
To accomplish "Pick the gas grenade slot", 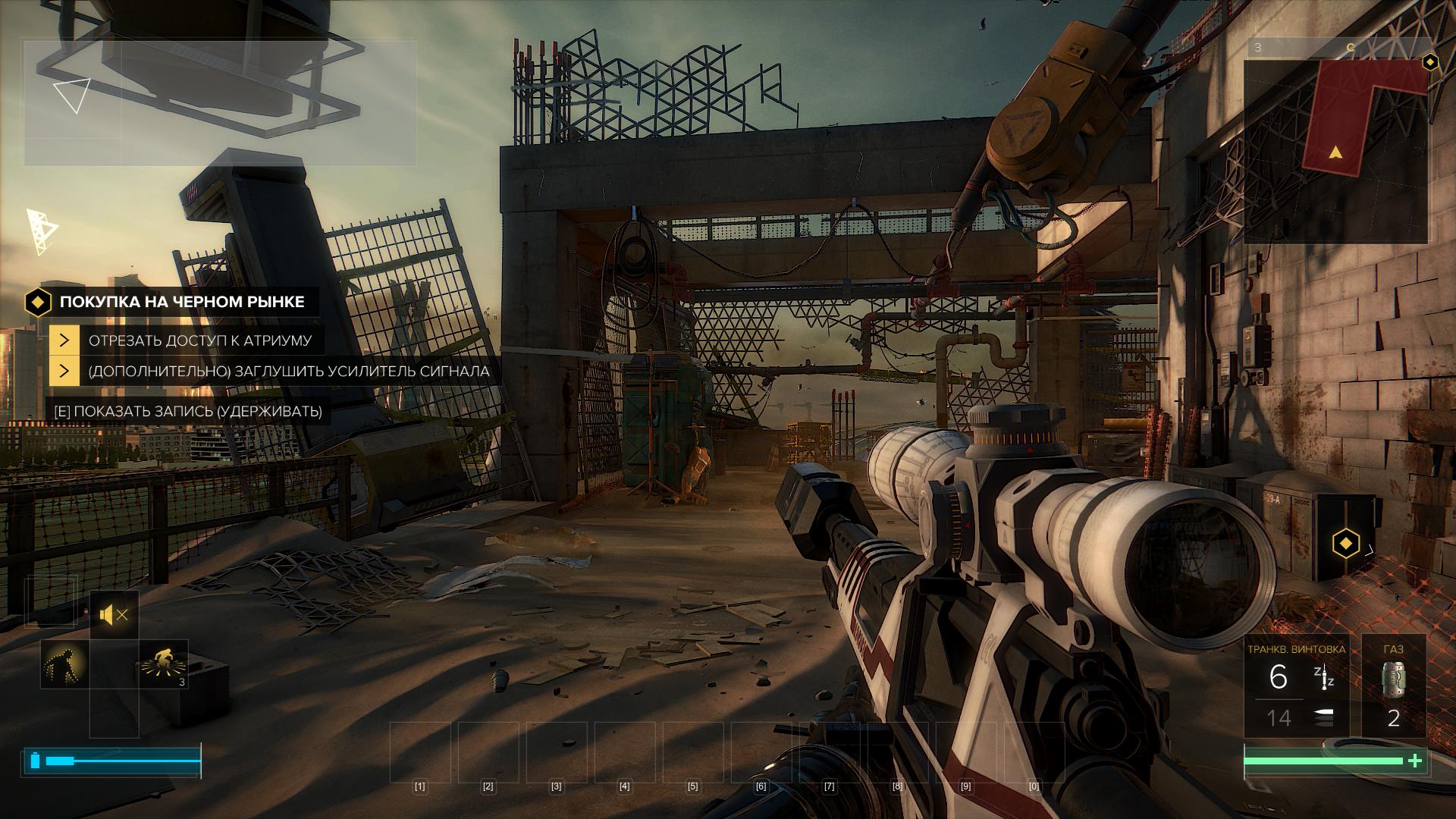I will pos(1393,686).
